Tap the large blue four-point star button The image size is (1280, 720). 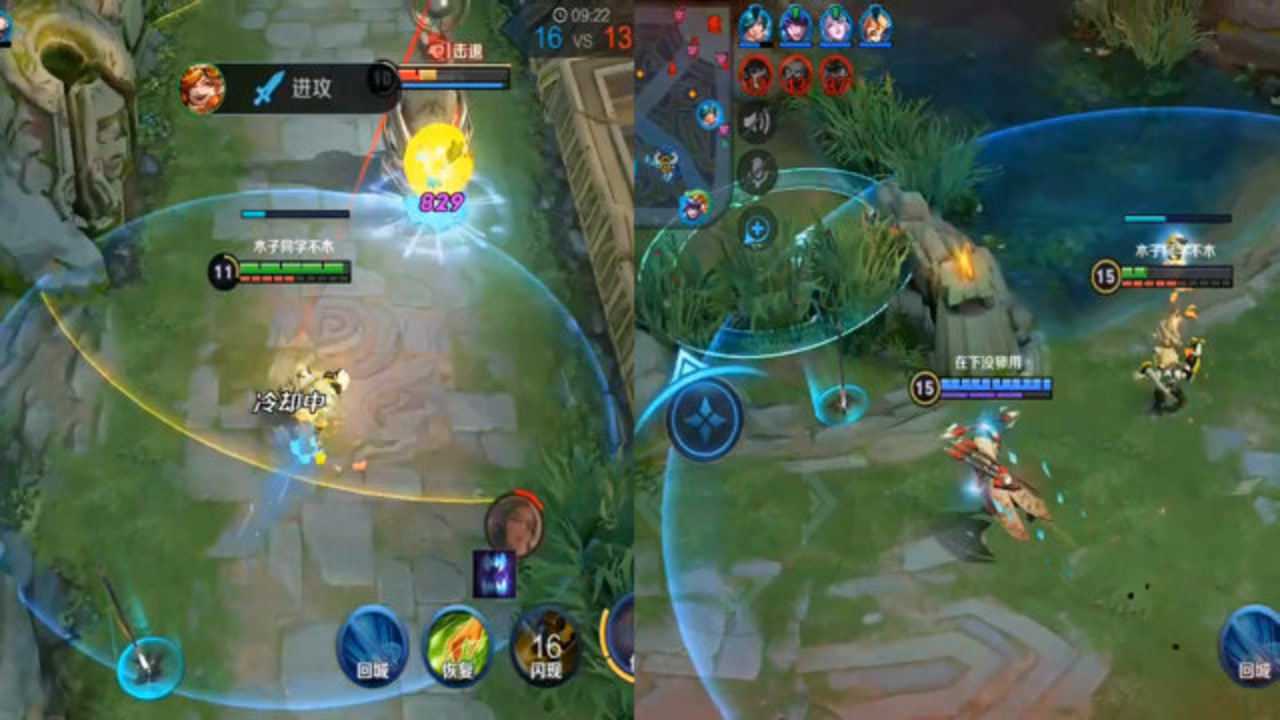coord(705,417)
